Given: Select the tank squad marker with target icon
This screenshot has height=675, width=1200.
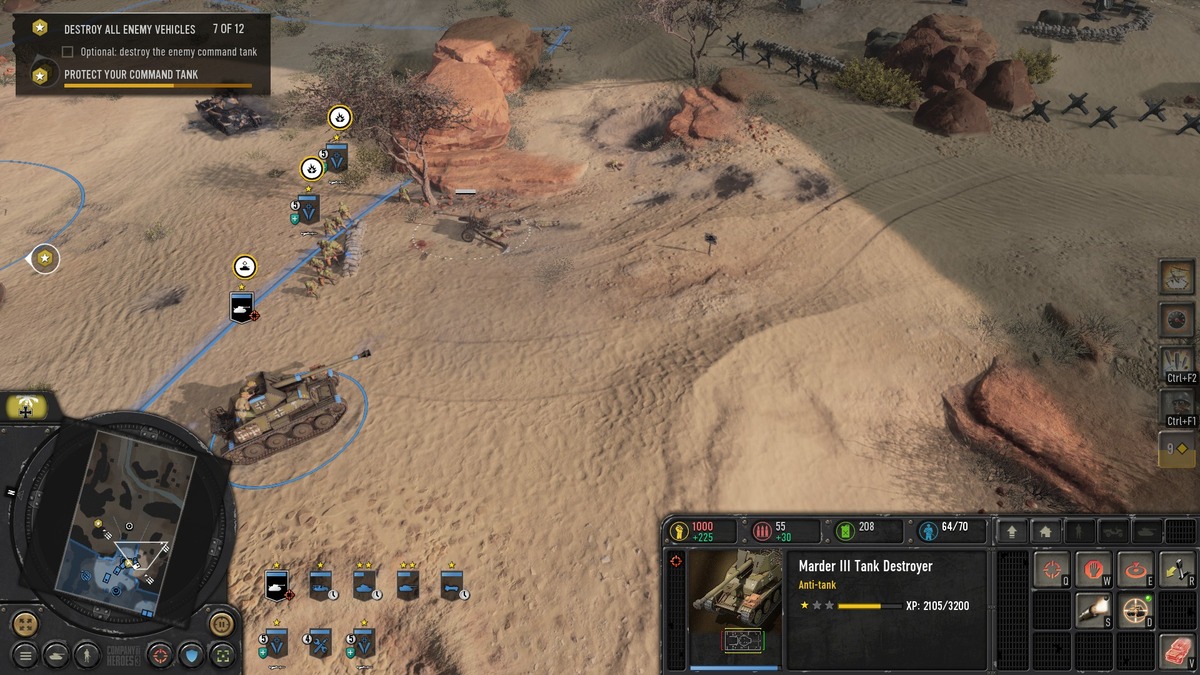Looking at the screenshot, I should click(241, 306).
